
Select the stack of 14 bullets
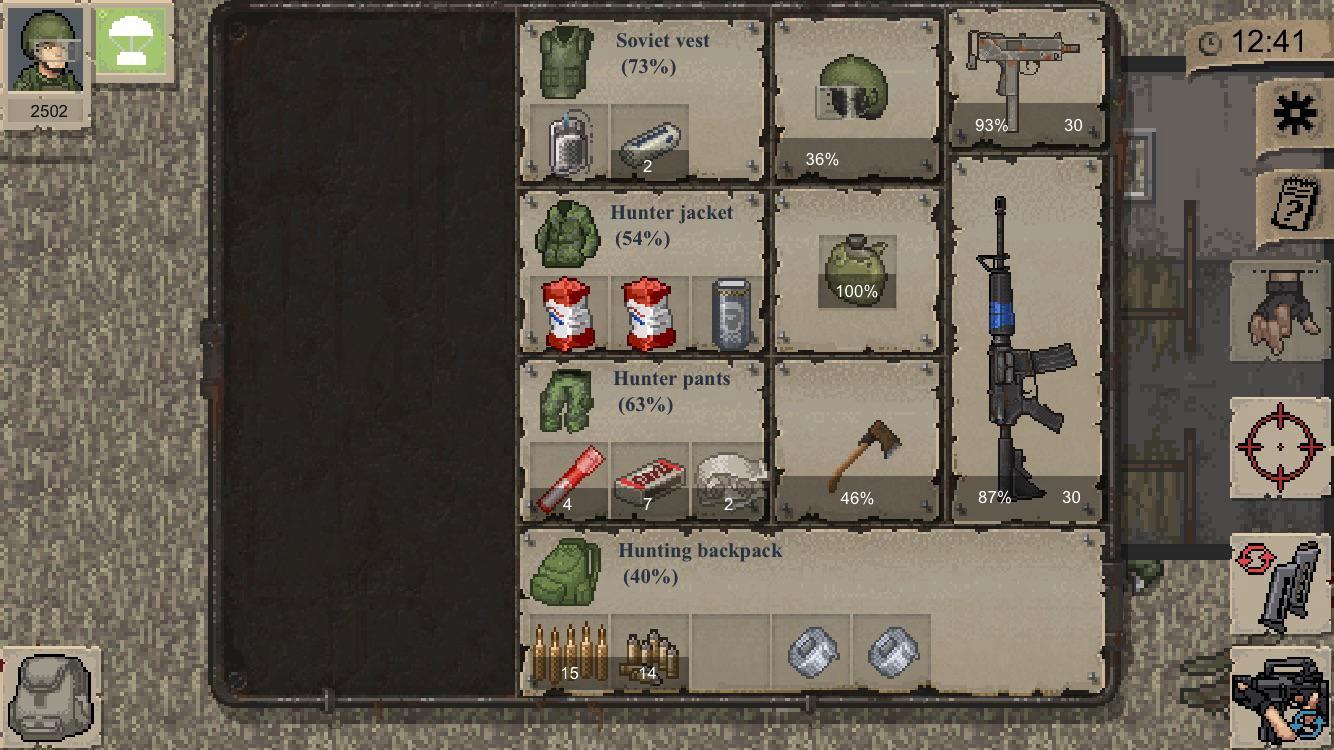coord(649,653)
